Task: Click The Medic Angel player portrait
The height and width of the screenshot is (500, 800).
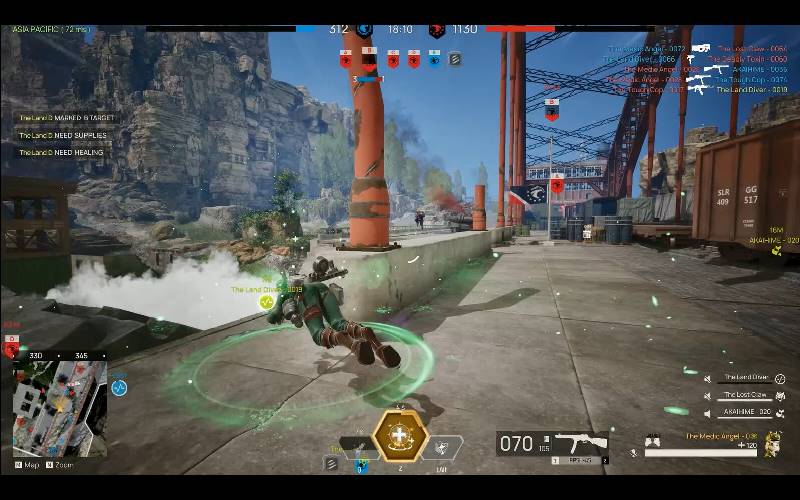Action: pos(772,443)
